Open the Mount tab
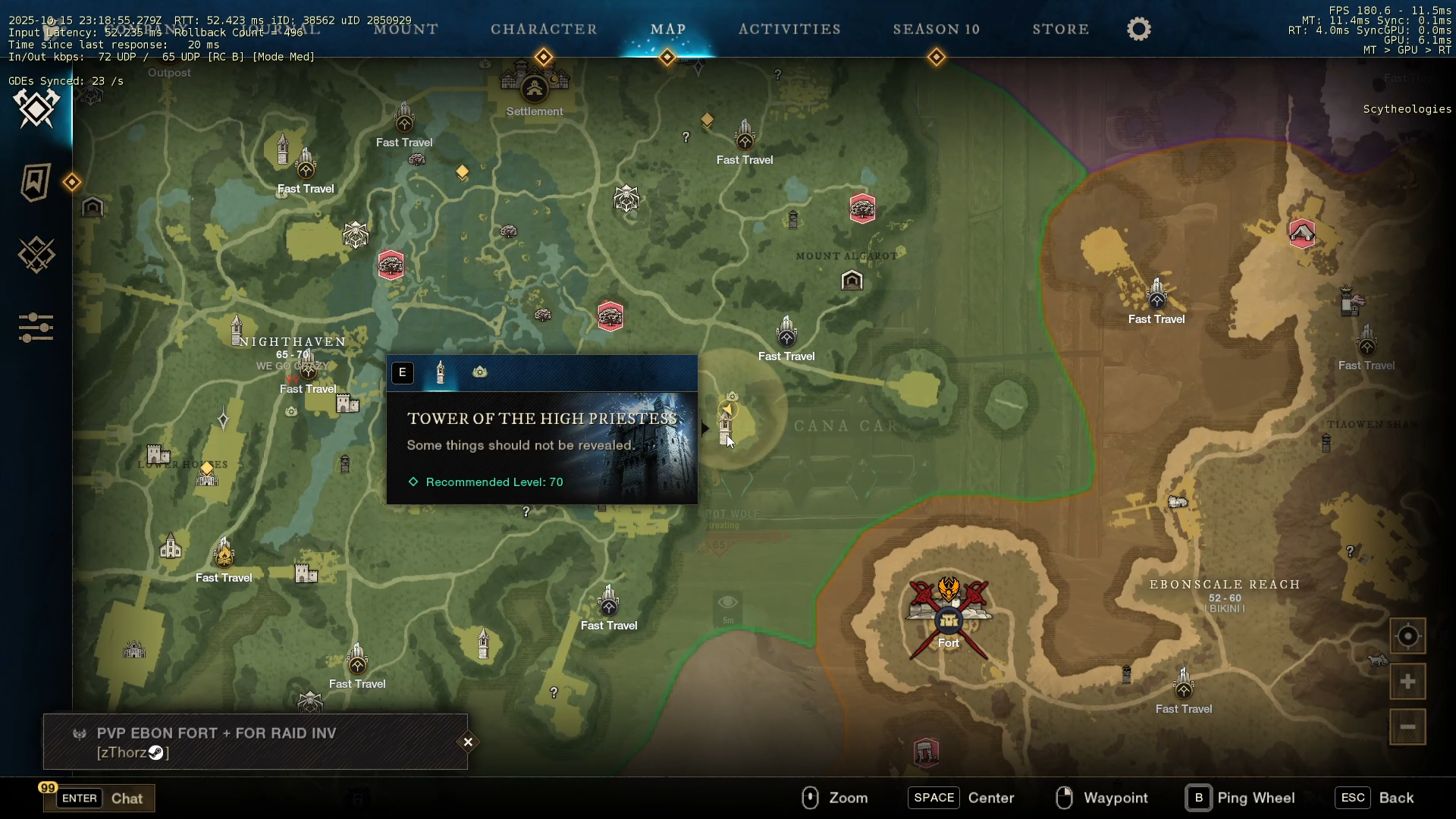This screenshot has width=1456, height=819. 406,30
